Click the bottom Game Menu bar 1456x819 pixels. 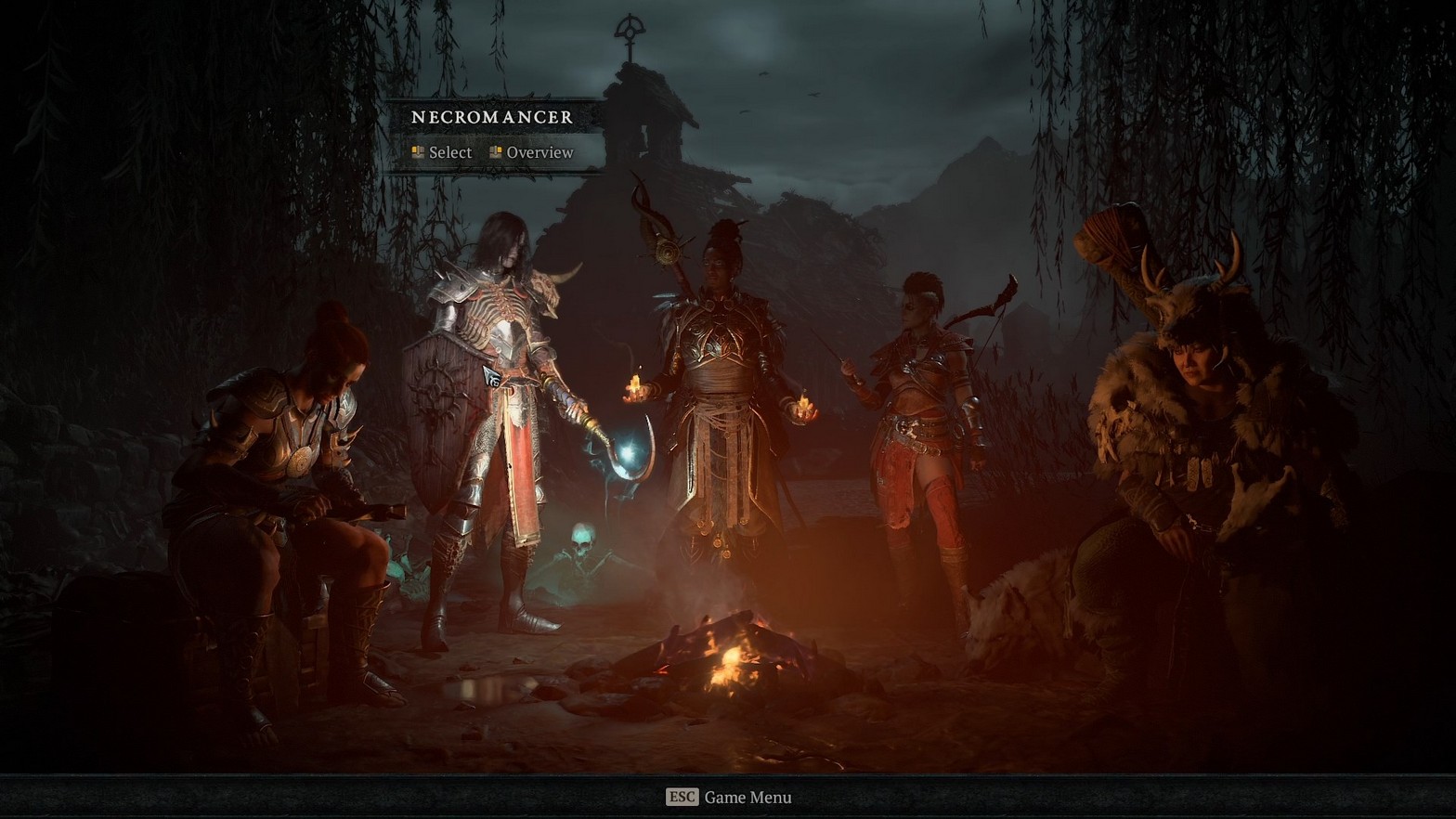728,797
